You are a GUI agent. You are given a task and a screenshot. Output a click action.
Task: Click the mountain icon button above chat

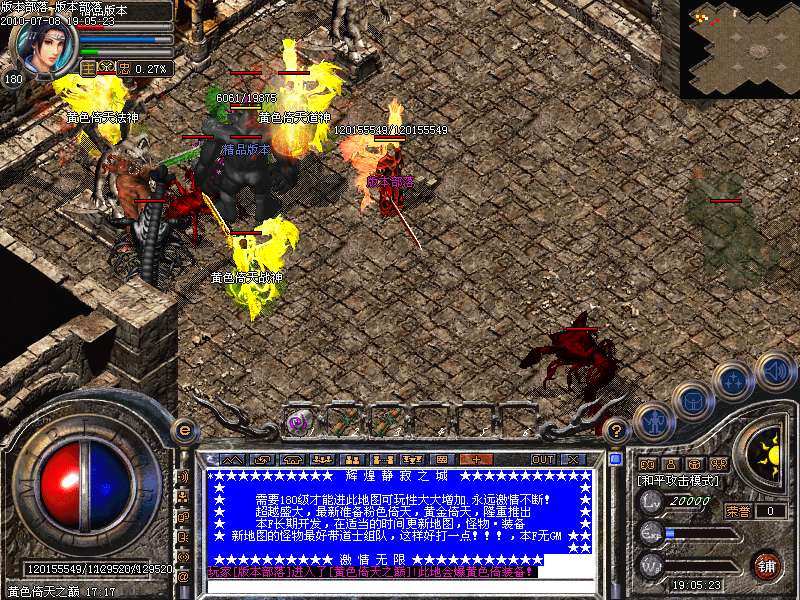coord(232,459)
